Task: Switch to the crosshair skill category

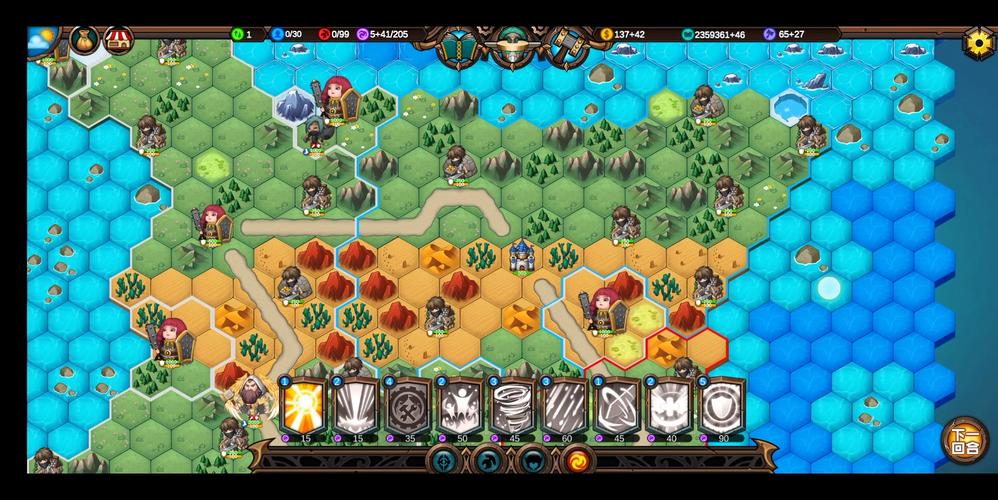Action: point(444,461)
